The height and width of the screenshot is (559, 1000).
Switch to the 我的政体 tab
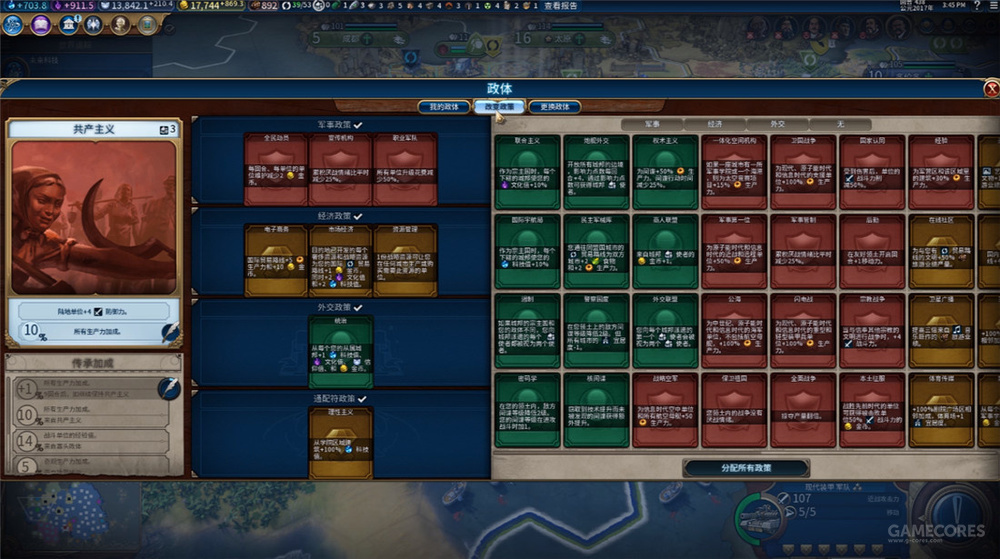pyautogui.click(x=443, y=107)
